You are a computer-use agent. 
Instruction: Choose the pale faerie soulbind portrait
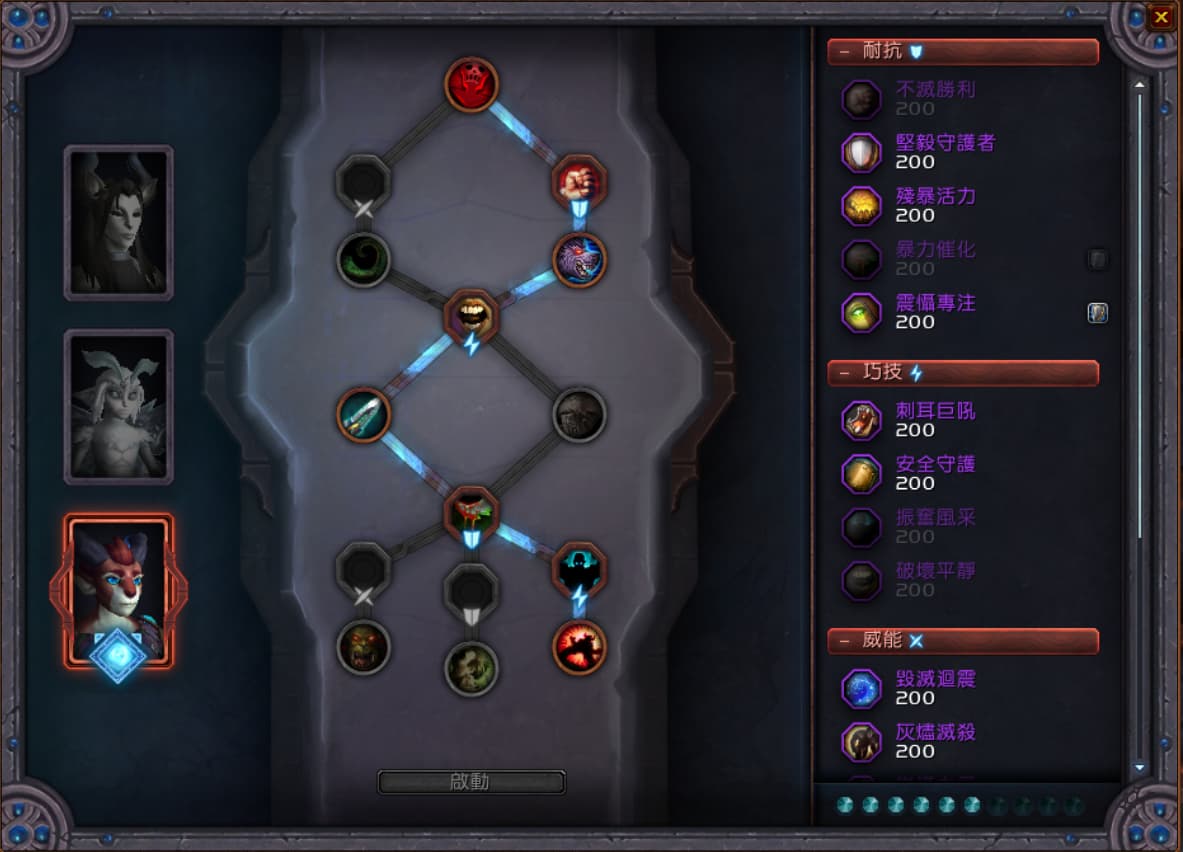119,406
